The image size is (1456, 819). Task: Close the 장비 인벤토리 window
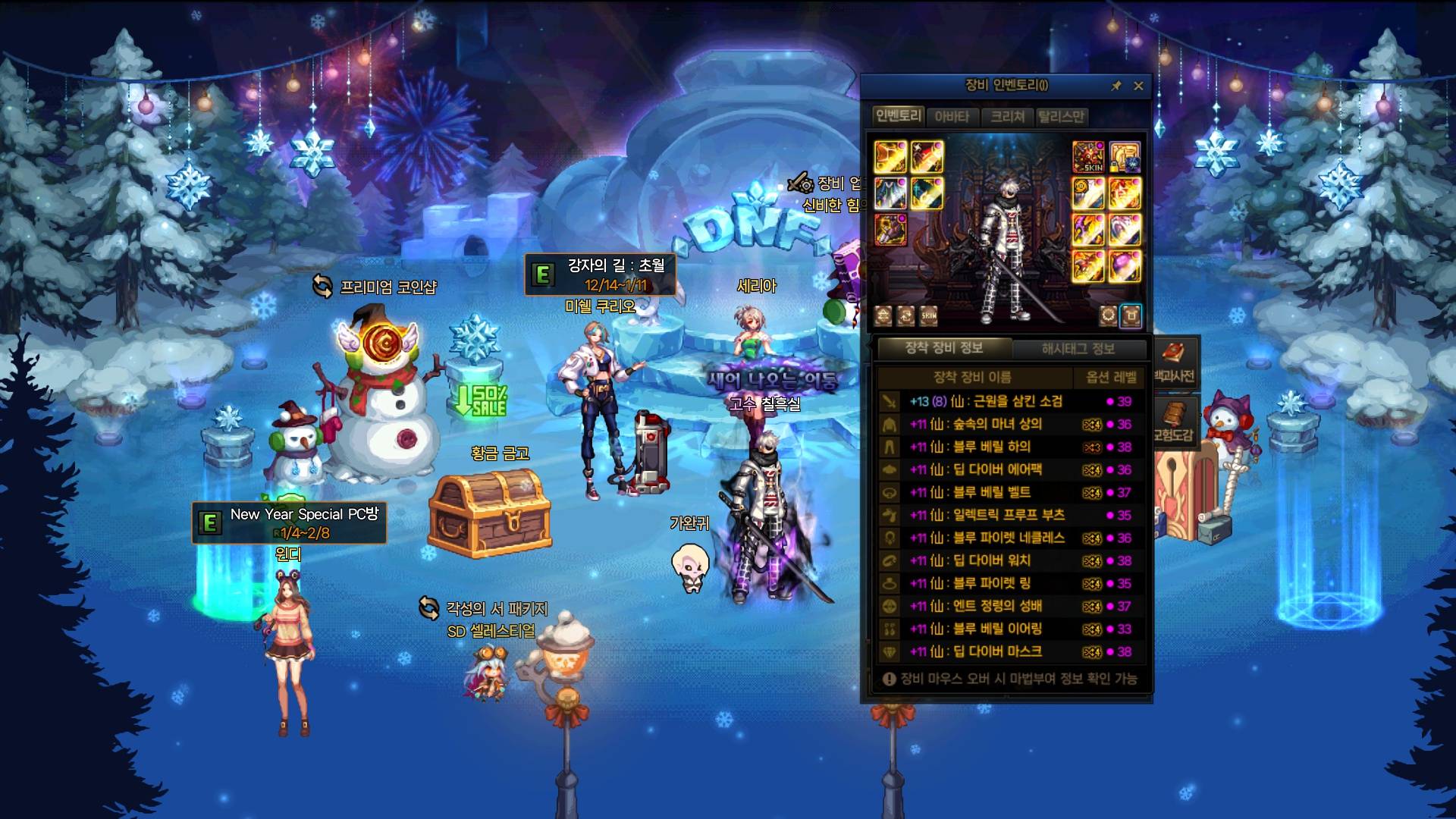[x=1138, y=86]
